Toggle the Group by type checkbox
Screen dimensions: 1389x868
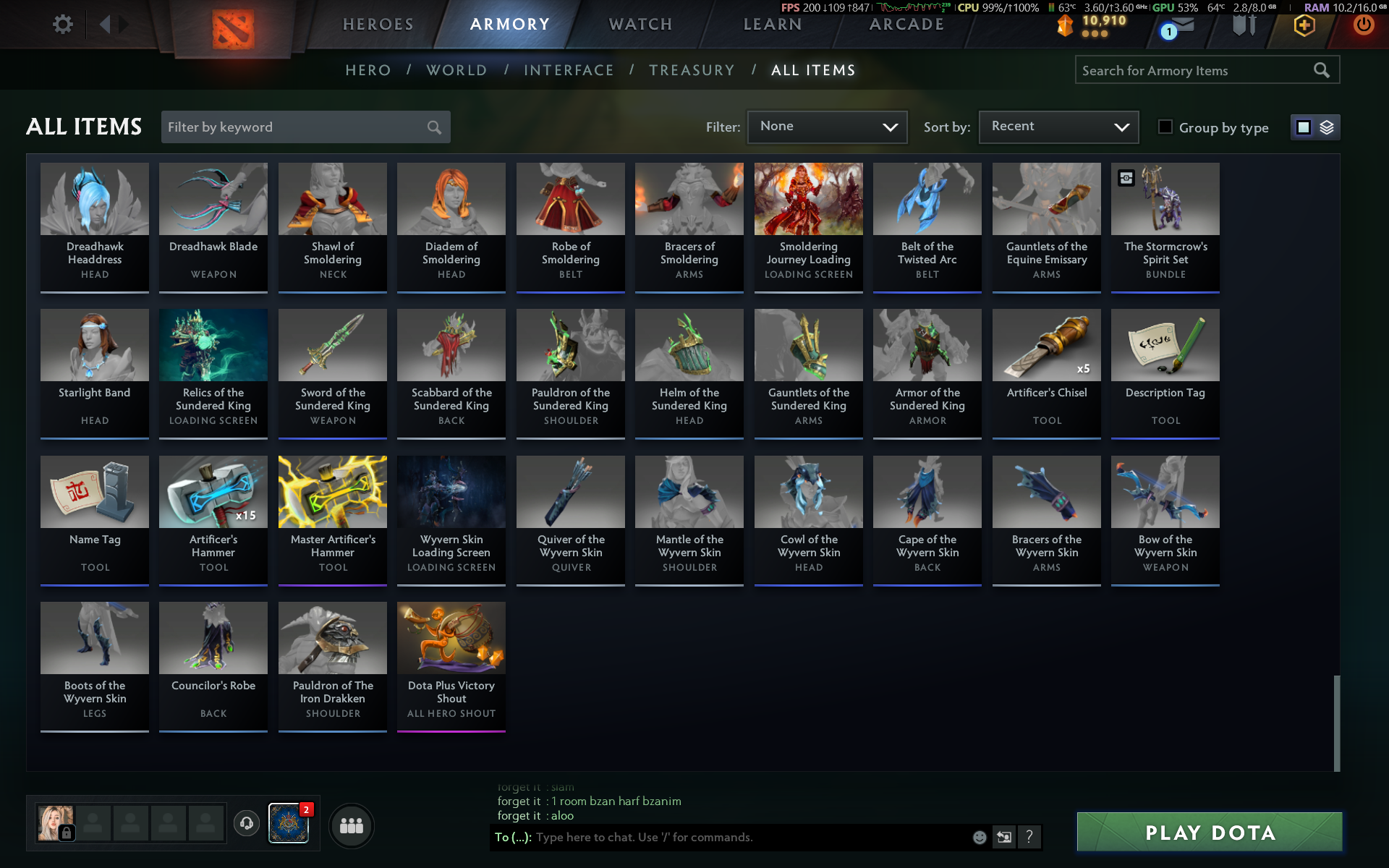pos(1165,127)
